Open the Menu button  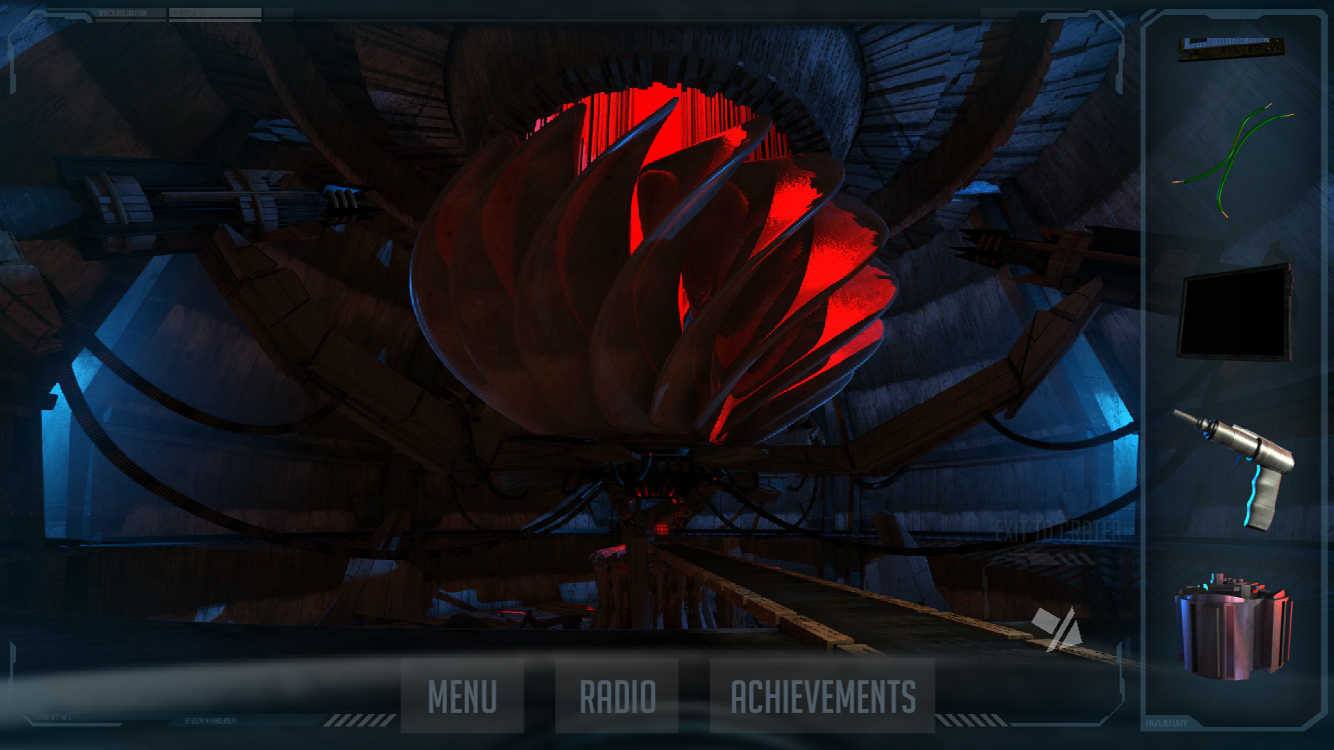(462, 696)
